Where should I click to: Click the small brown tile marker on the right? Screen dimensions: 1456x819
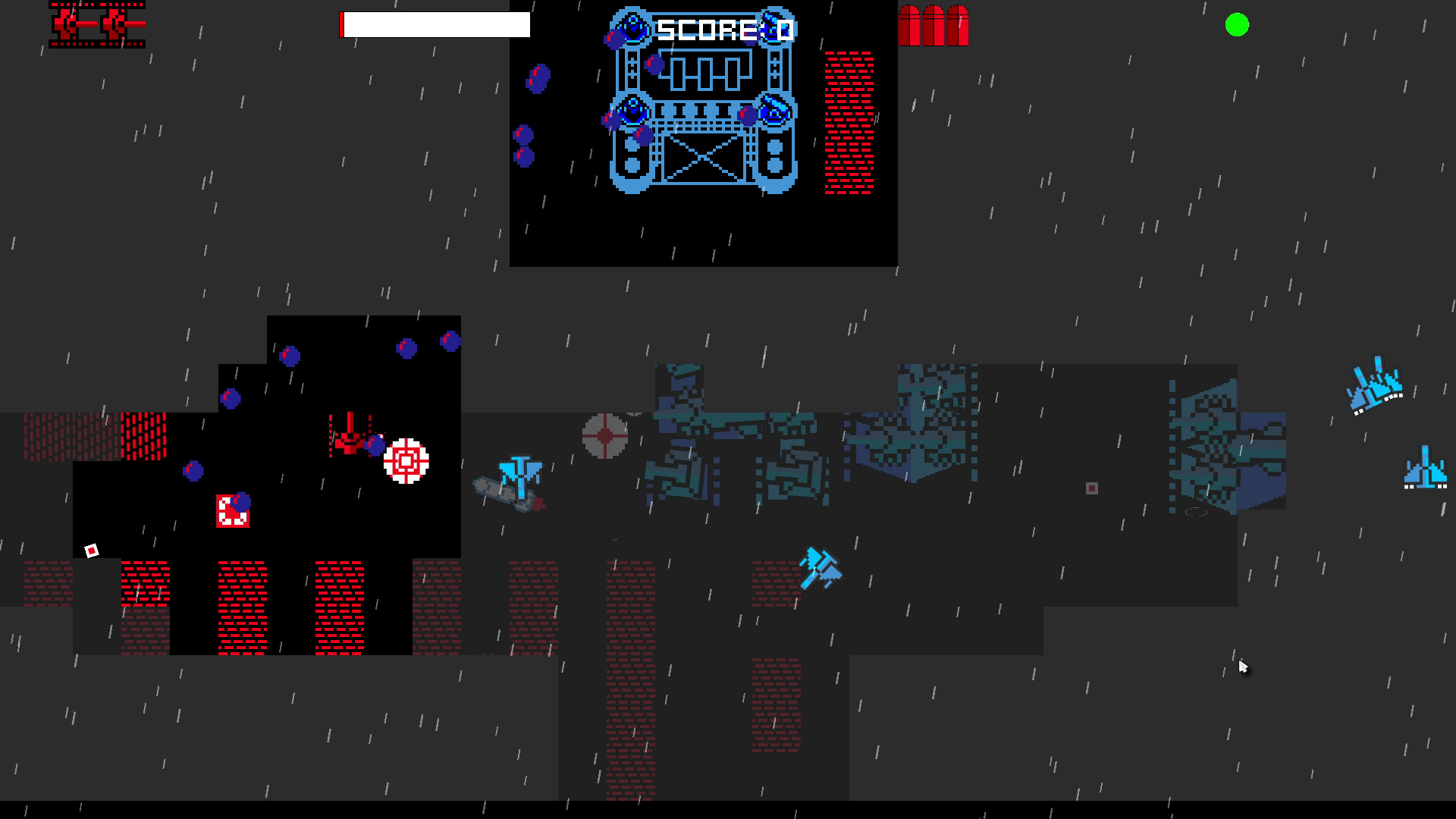[1092, 488]
